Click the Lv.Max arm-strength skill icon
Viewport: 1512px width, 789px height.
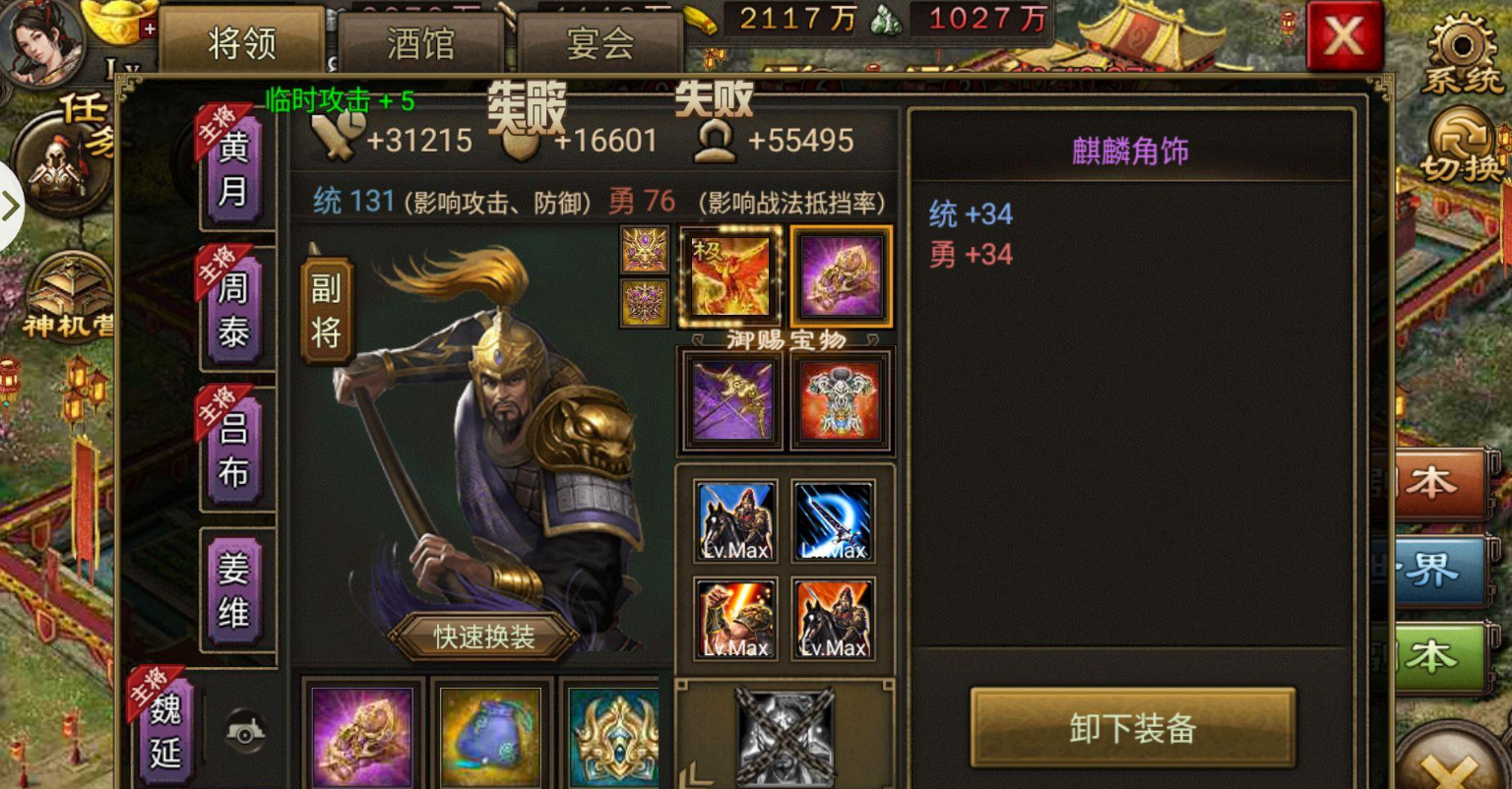click(733, 618)
